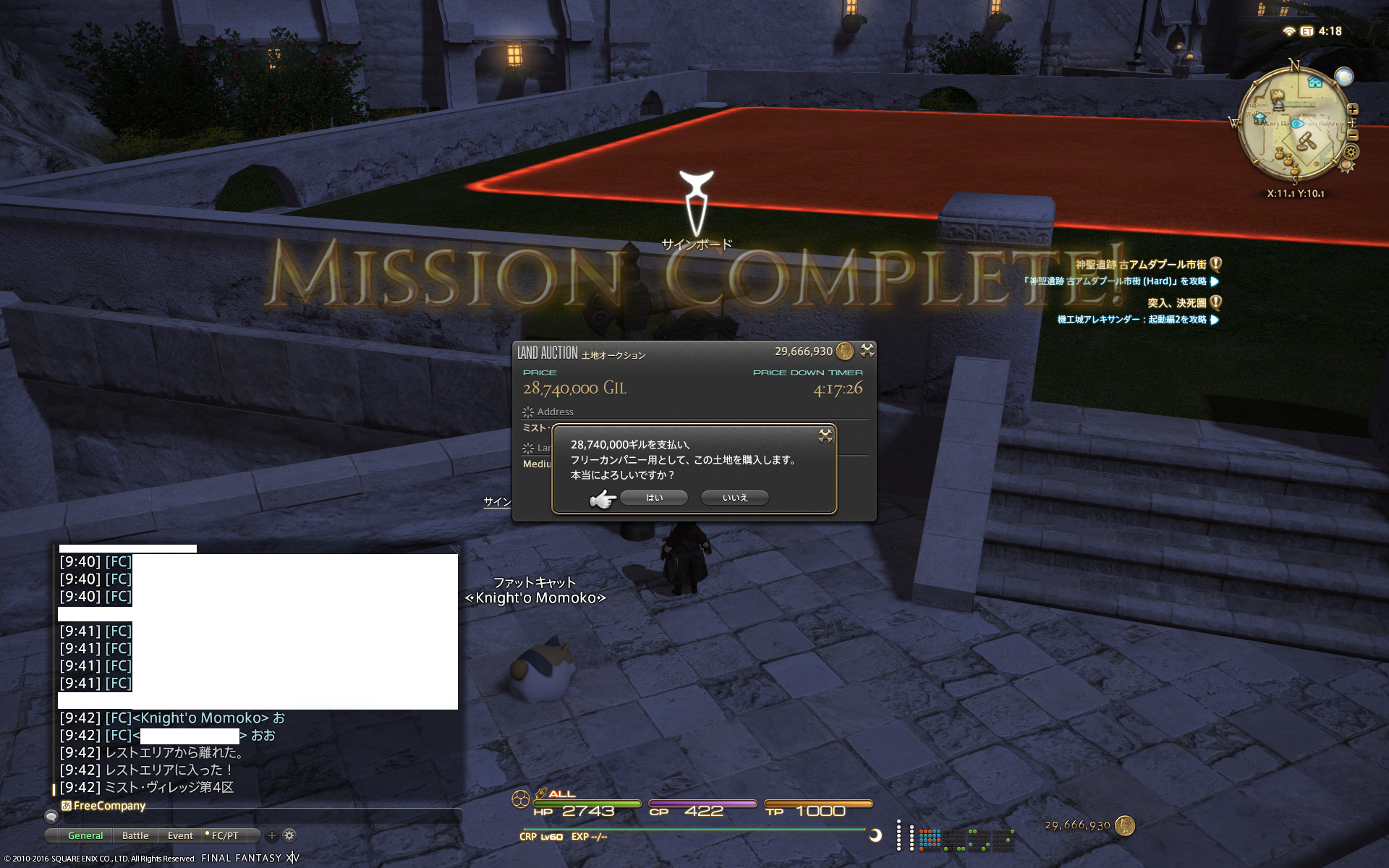Viewport: 1389px width, 868px height.
Task: Add a new chat tab with plus button
Action: (x=272, y=835)
